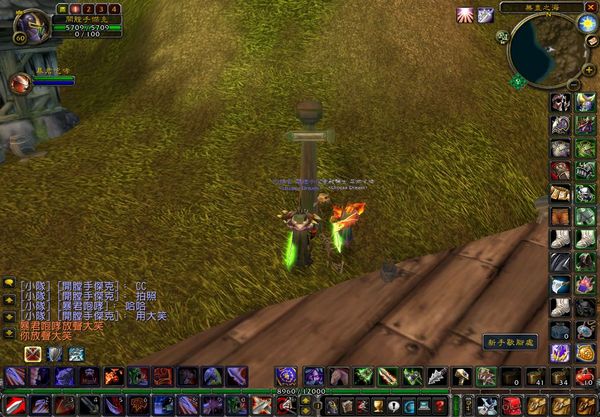Open the 新手歇脚處 button
The height and width of the screenshot is (417, 600).
[x=510, y=342]
